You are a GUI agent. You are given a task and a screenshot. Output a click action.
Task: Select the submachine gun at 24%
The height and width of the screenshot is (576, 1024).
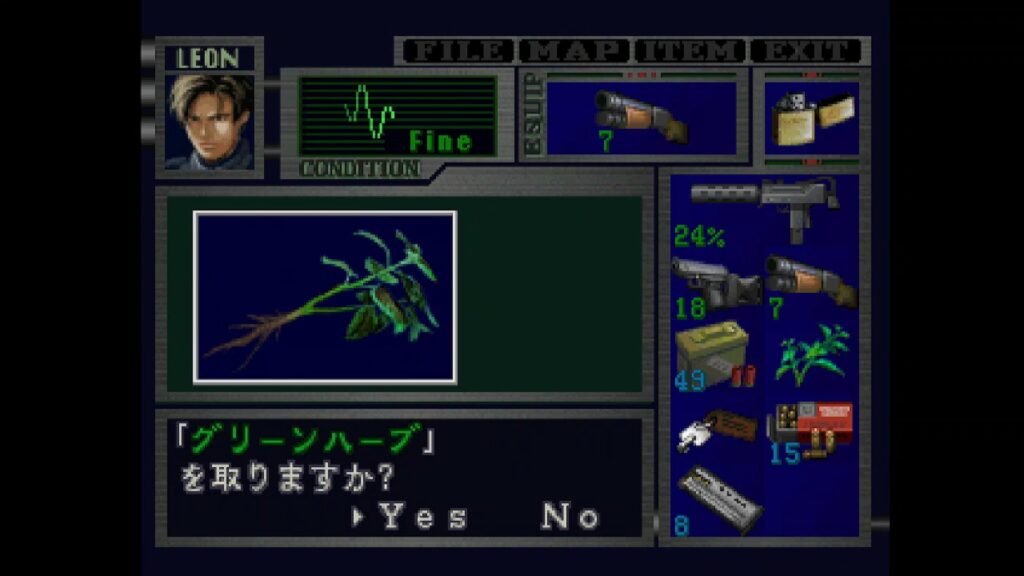[x=764, y=205]
